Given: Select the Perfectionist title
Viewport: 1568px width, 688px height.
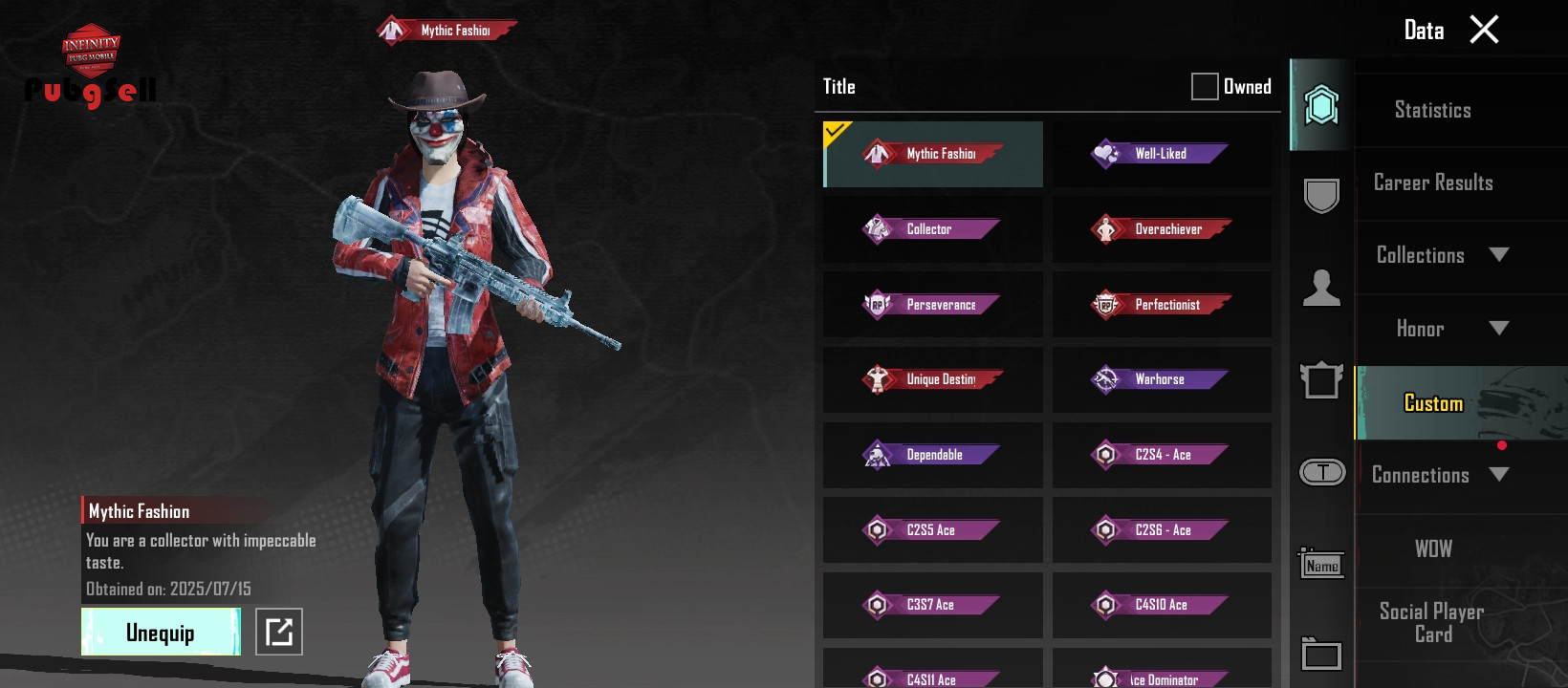Looking at the screenshot, I should coord(1162,305).
